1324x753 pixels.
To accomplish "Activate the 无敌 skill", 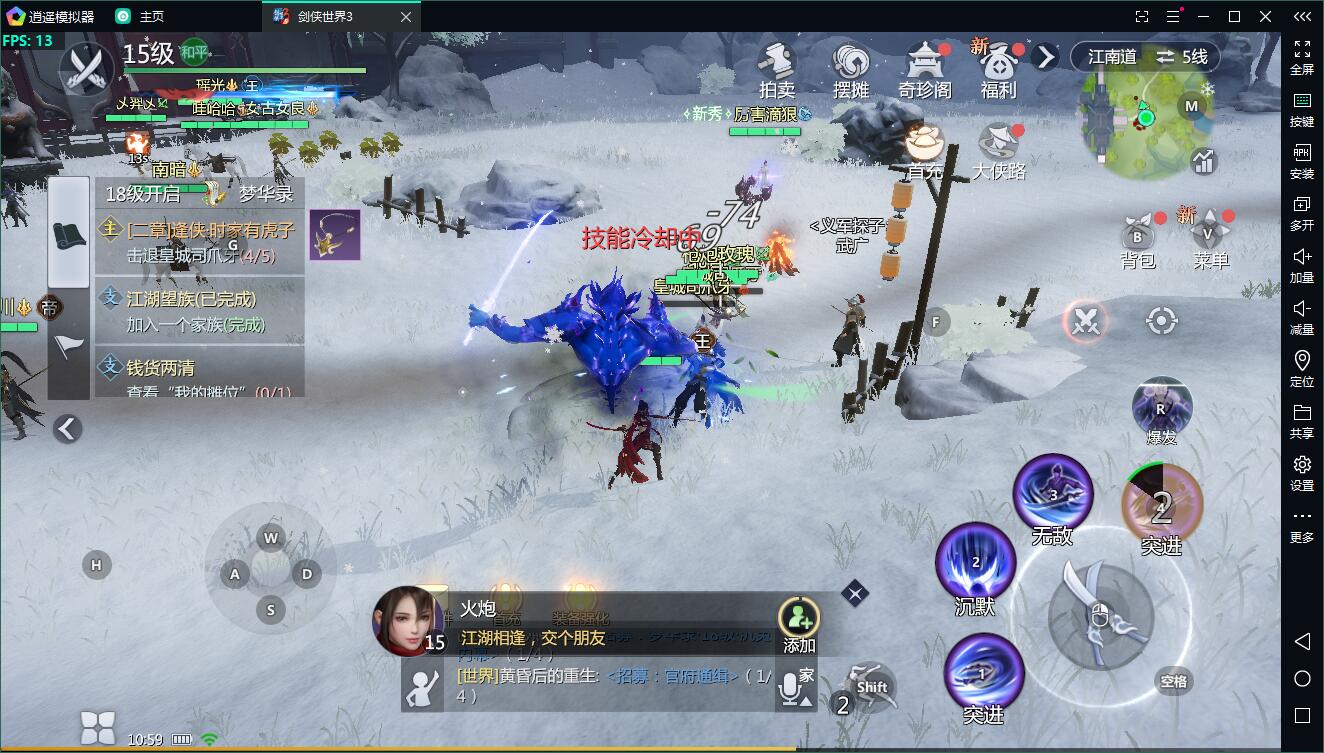I will point(1052,494).
